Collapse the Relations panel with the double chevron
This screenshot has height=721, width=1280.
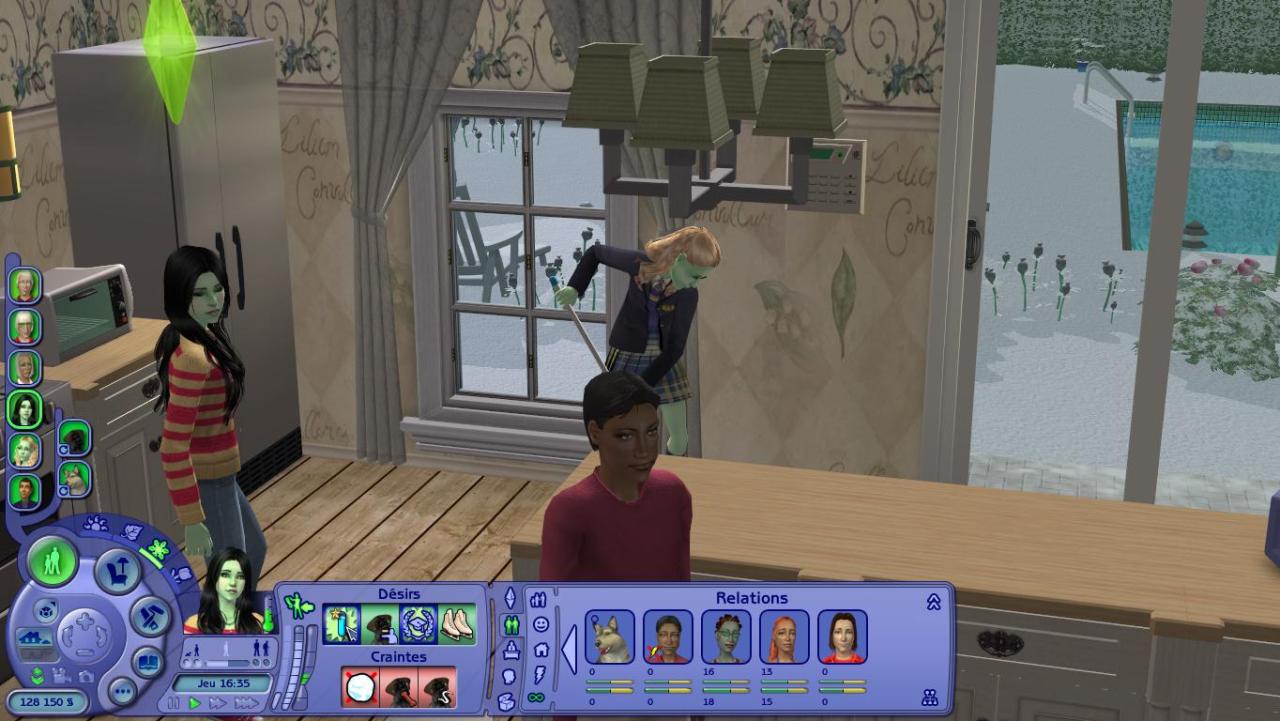(933, 602)
